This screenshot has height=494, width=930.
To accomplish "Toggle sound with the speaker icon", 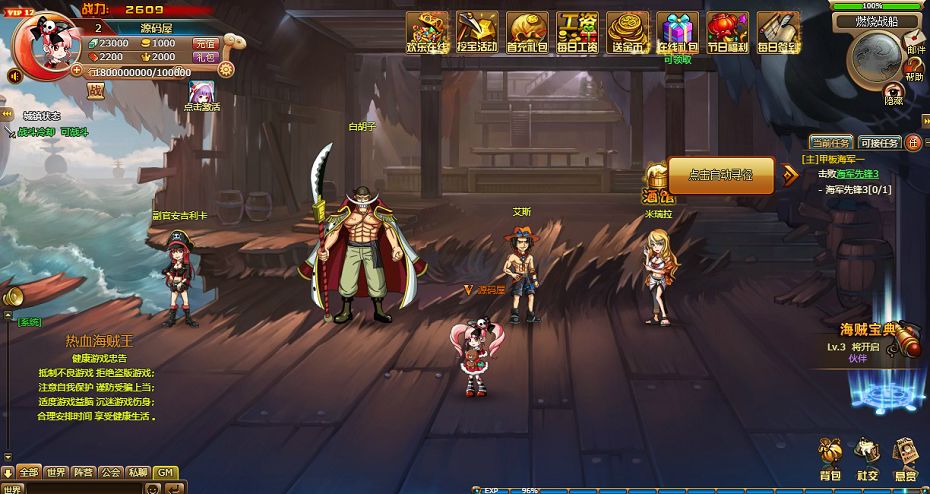I will pos(16,76).
